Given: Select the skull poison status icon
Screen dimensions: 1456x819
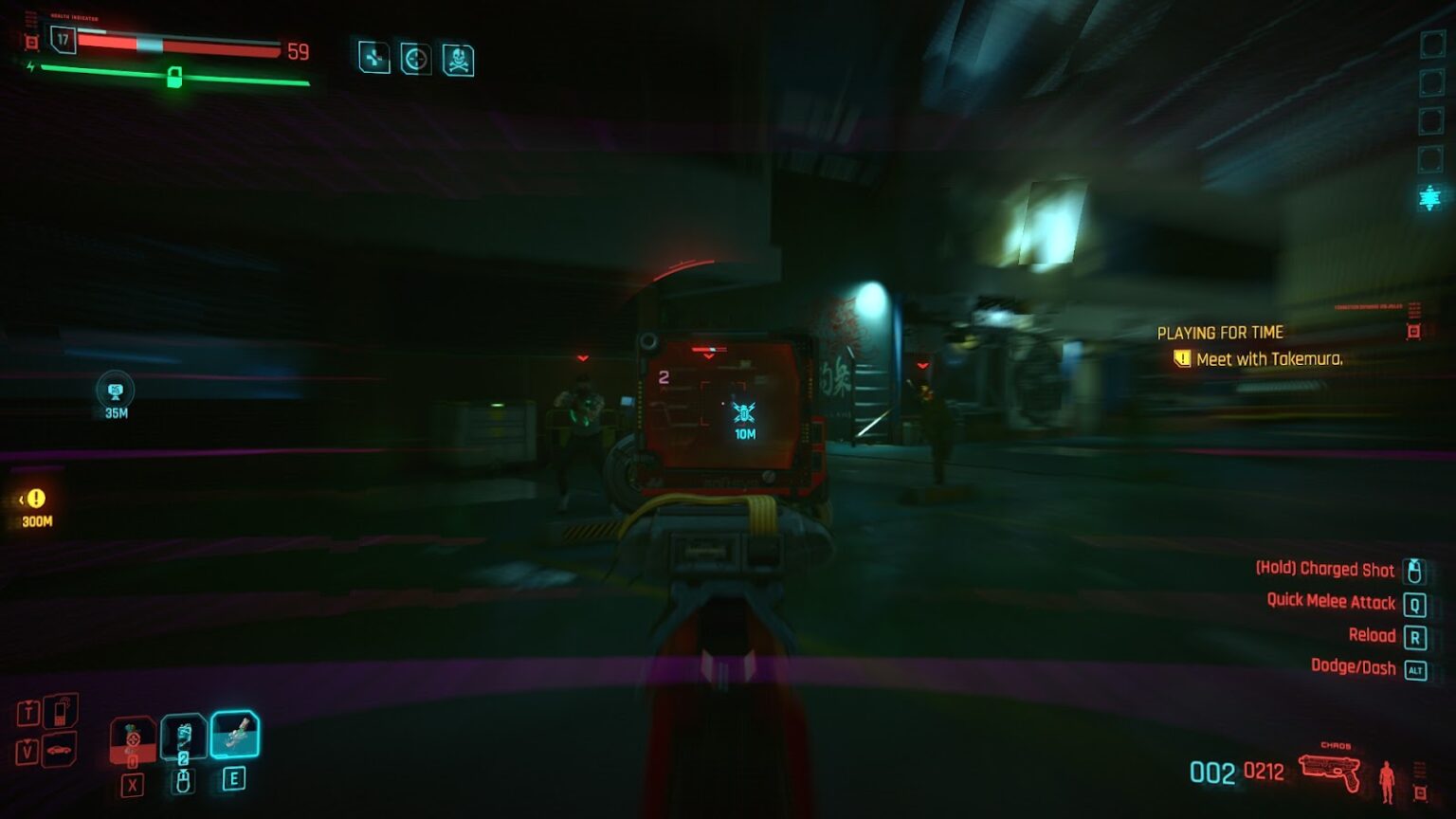Looking at the screenshot, I should (x=457, y=59).
